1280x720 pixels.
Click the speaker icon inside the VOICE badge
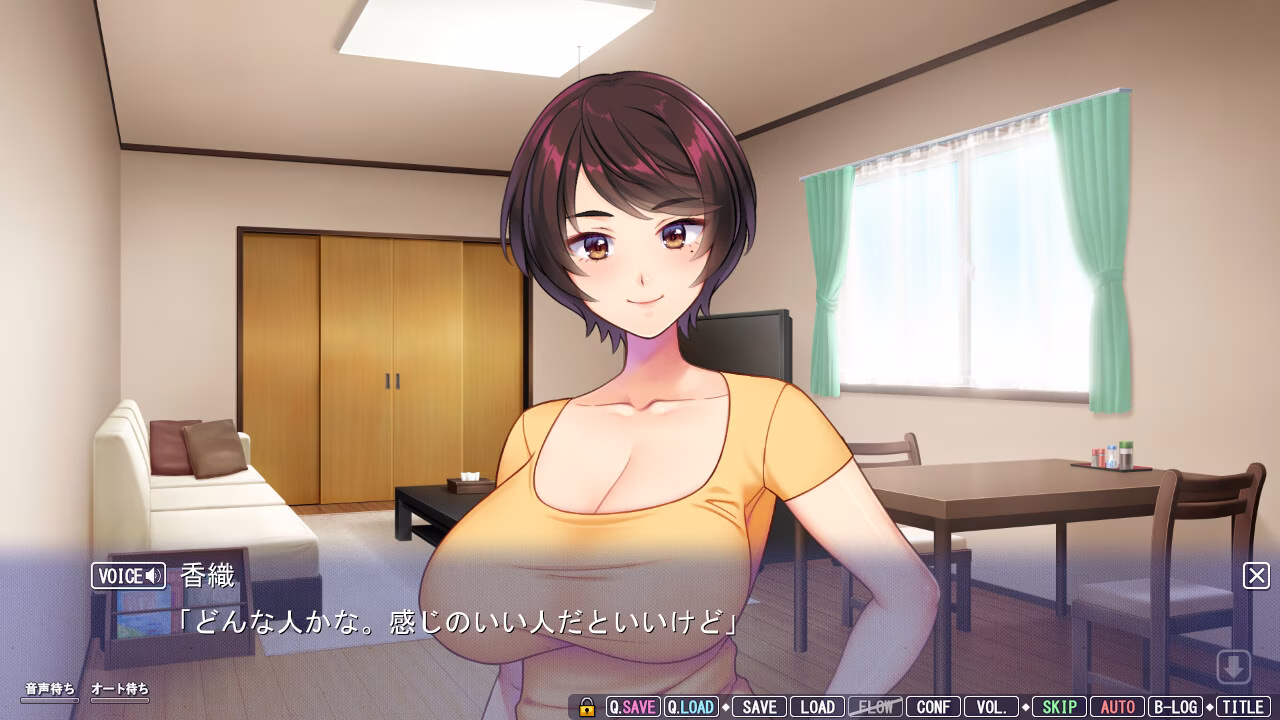pos(152,576)
